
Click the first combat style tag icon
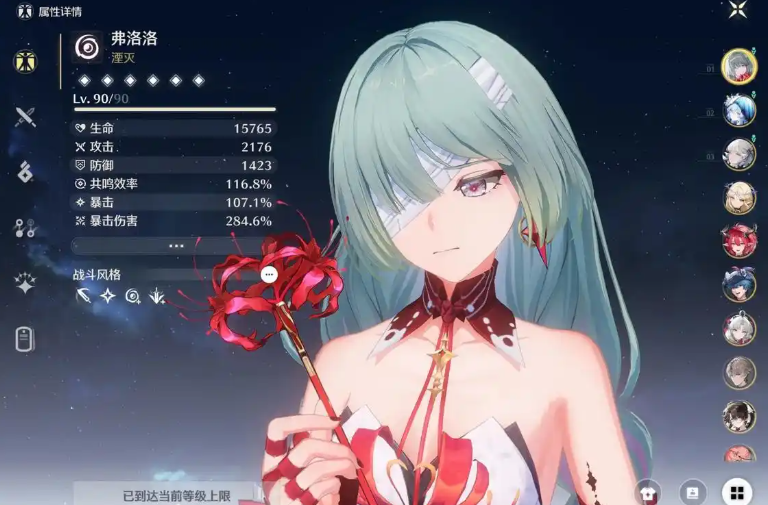pyautogui.click(x=84, y=296)
